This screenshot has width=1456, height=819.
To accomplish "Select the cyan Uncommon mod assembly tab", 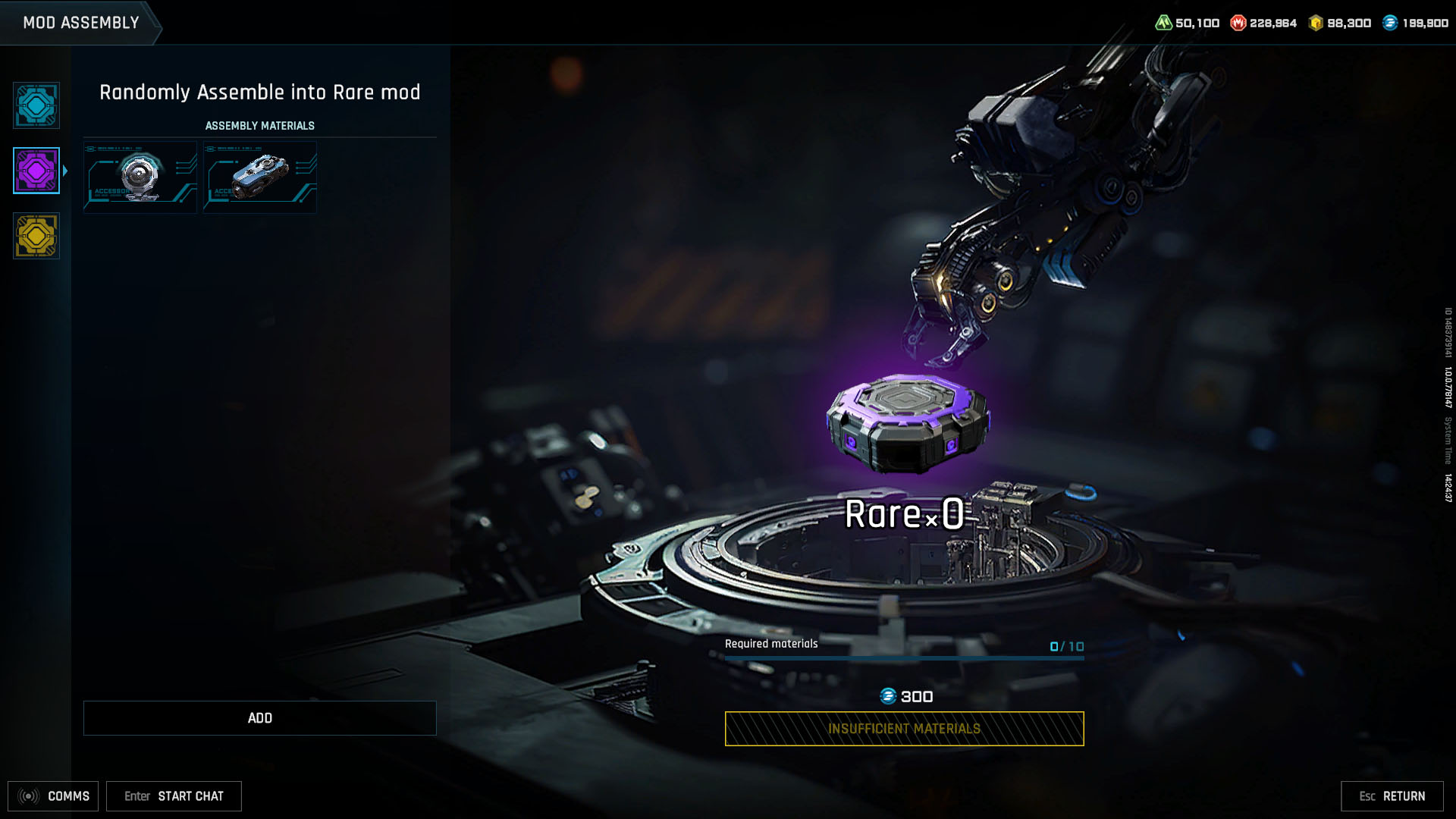I will [x=36, y=105].
